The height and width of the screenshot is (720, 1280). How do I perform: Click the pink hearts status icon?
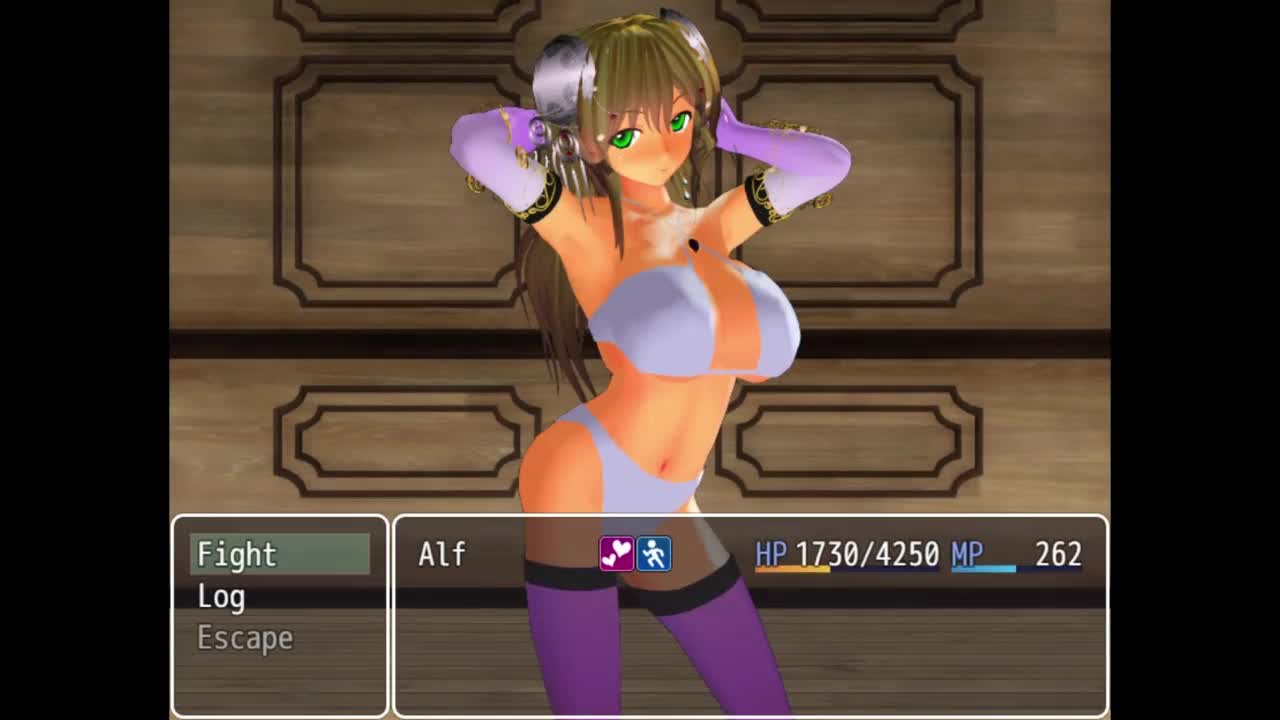(616, 554)
